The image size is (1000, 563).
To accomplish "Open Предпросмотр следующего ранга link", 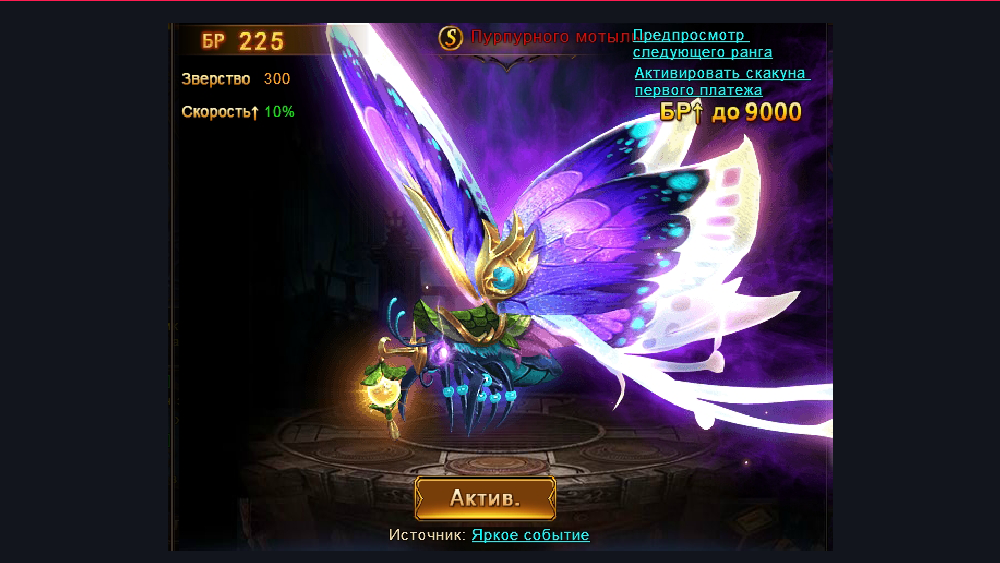I will [702, 44].
